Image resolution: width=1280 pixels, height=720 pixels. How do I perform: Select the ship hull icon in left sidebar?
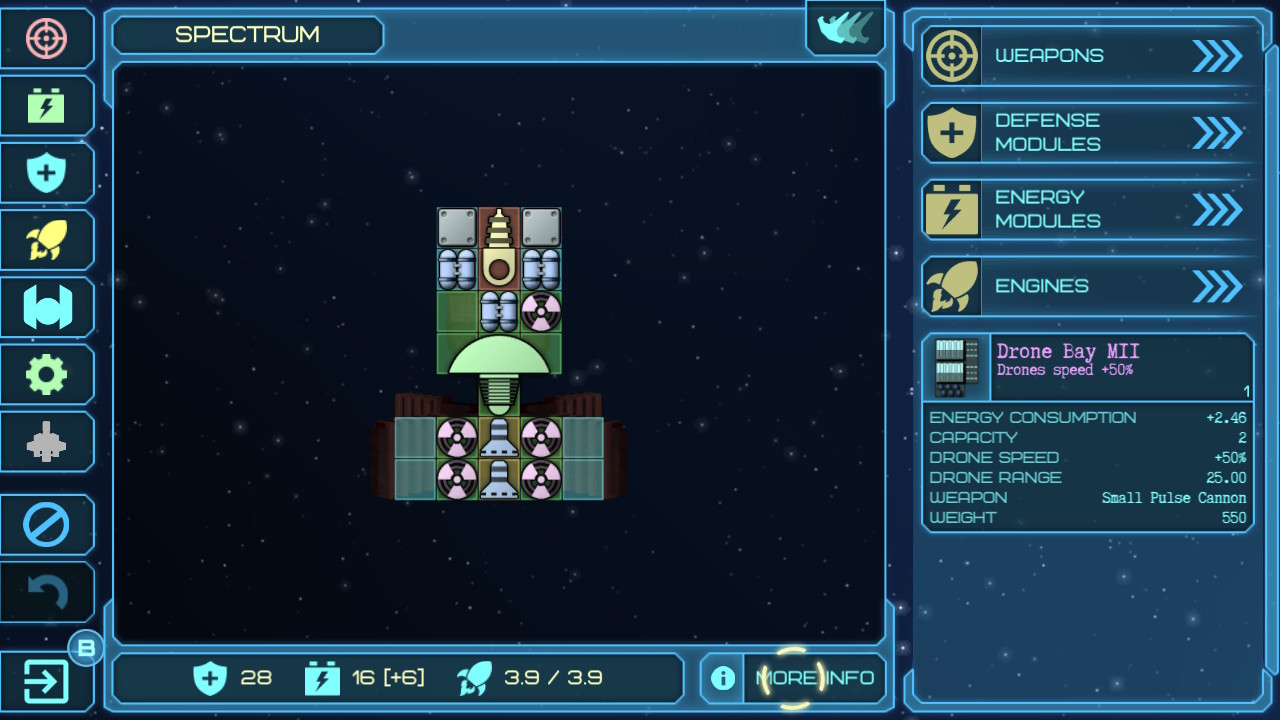pyautogui.click(x=46, y=306)
